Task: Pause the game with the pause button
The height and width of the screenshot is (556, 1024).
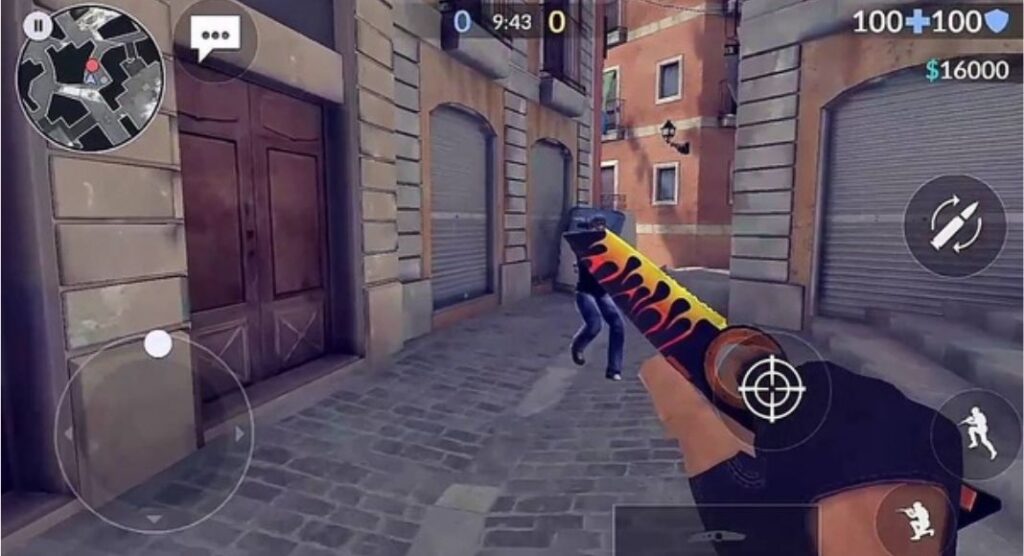Action: tap(37, 26)
